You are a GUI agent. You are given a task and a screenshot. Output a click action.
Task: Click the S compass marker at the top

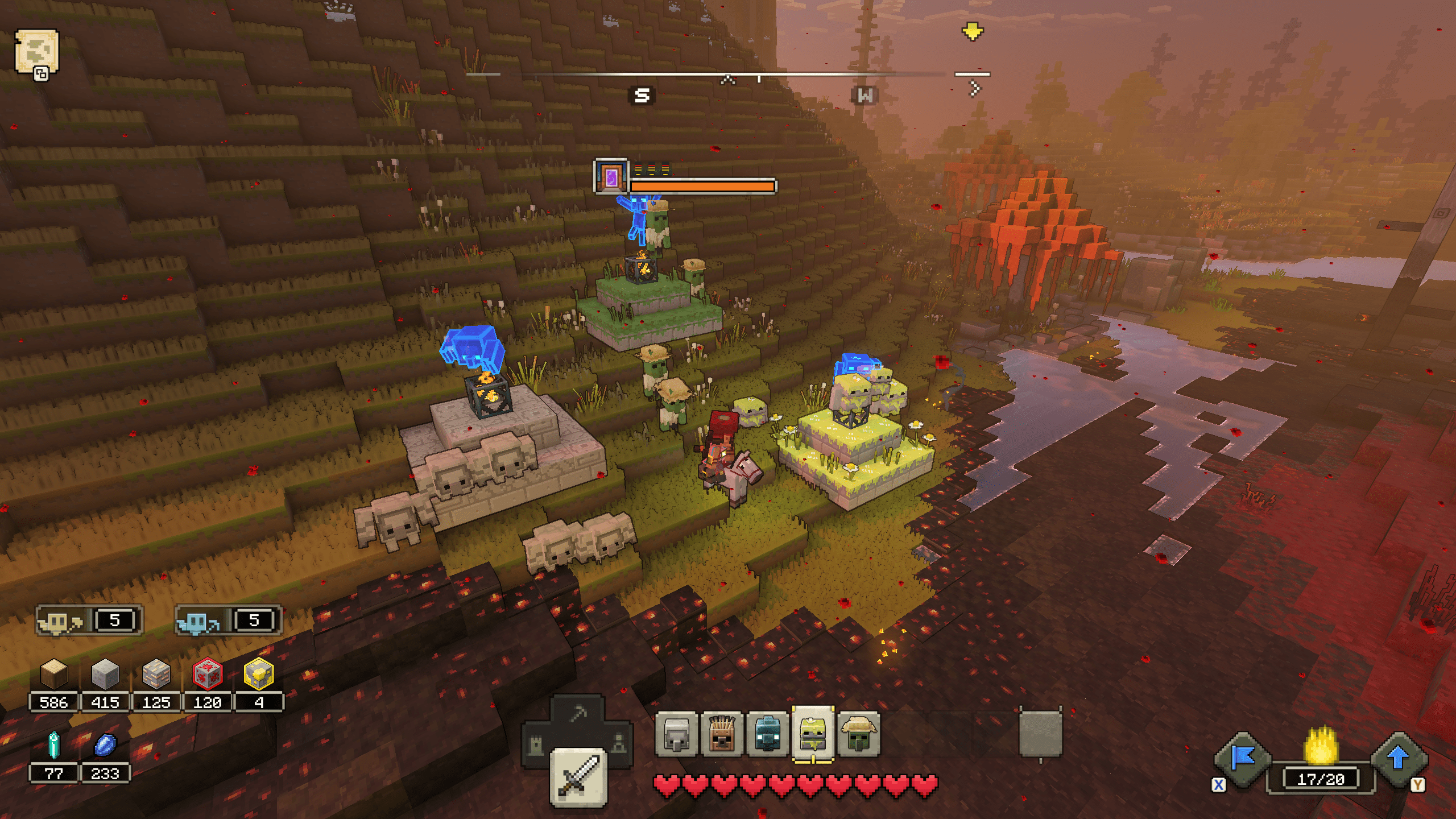(642, 94)
